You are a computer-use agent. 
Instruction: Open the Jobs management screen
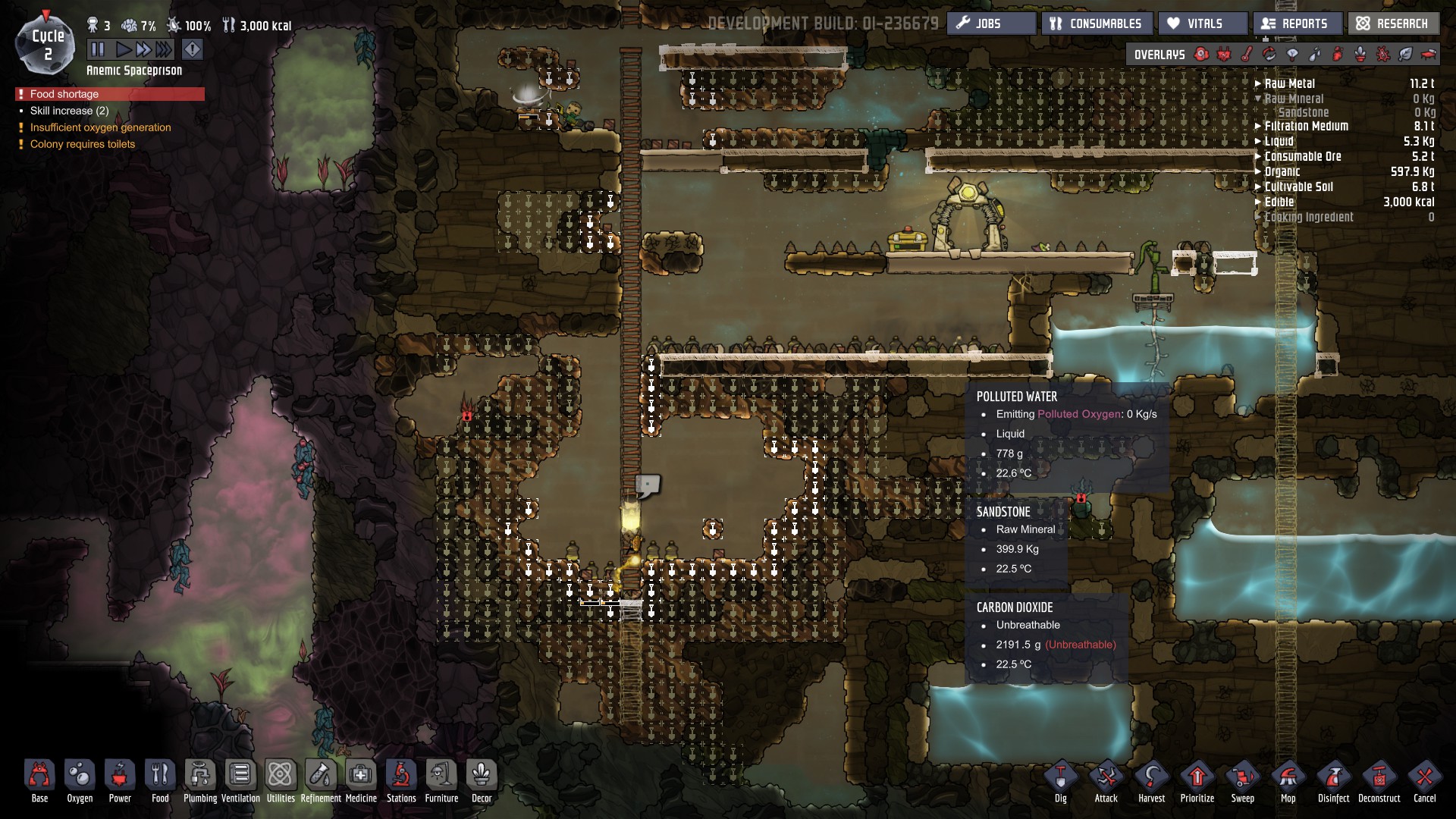pyautogui.click(x=990, y=24)
